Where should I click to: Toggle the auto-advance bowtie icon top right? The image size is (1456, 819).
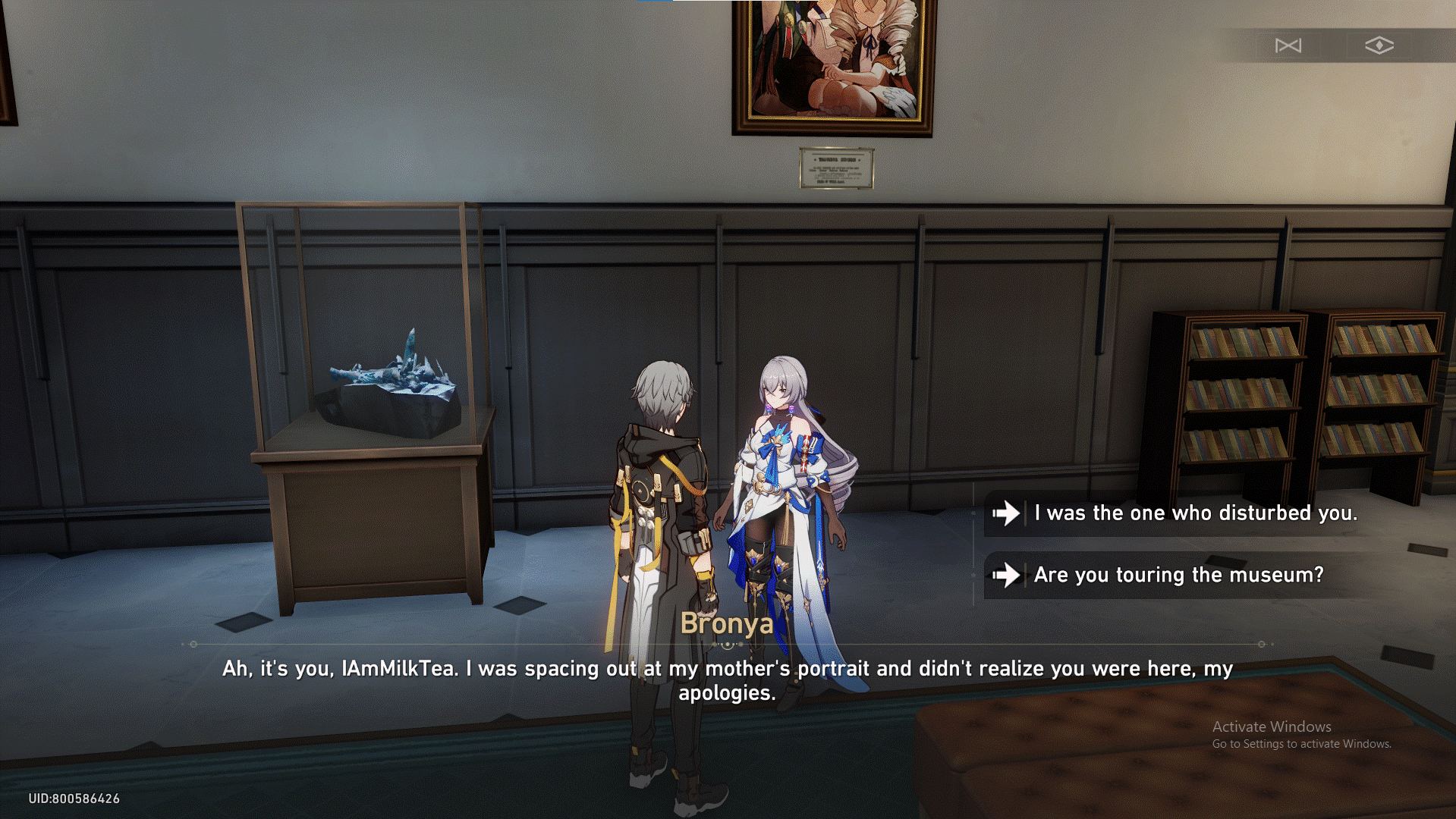(1289, 45)
